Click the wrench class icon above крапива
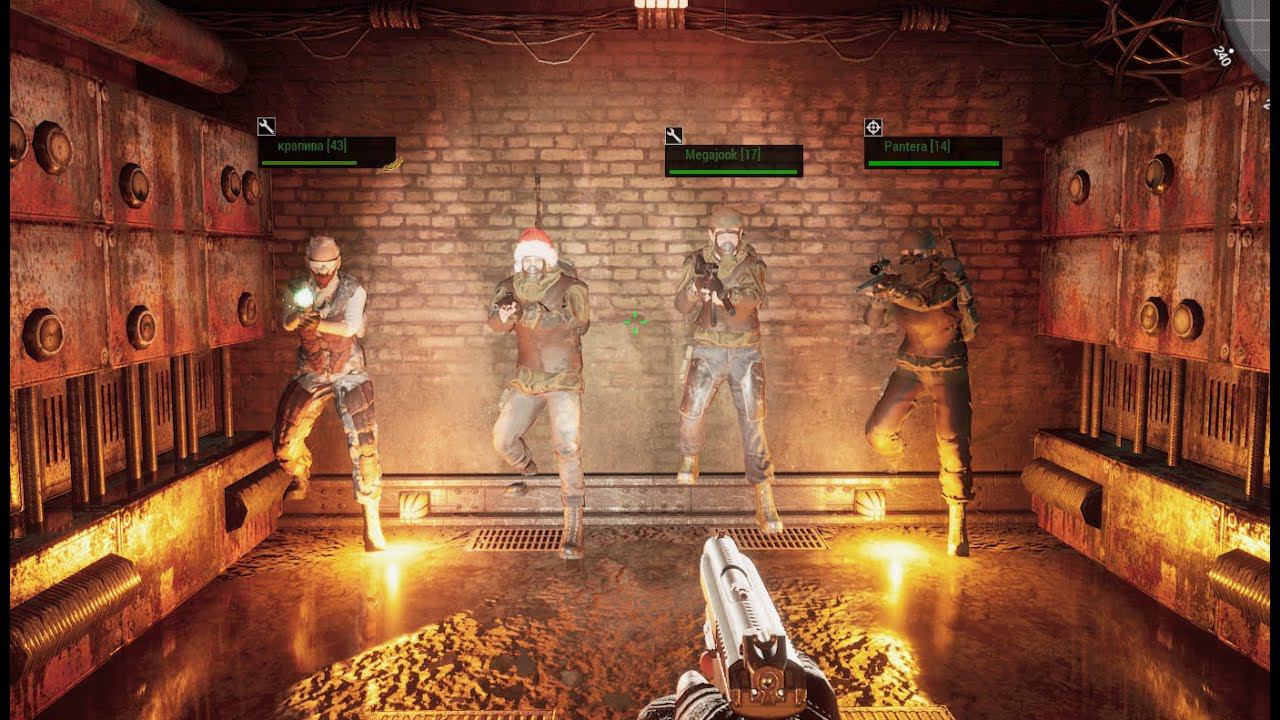The height and width of the screenshot is (720, 1280). pos(266,127)
